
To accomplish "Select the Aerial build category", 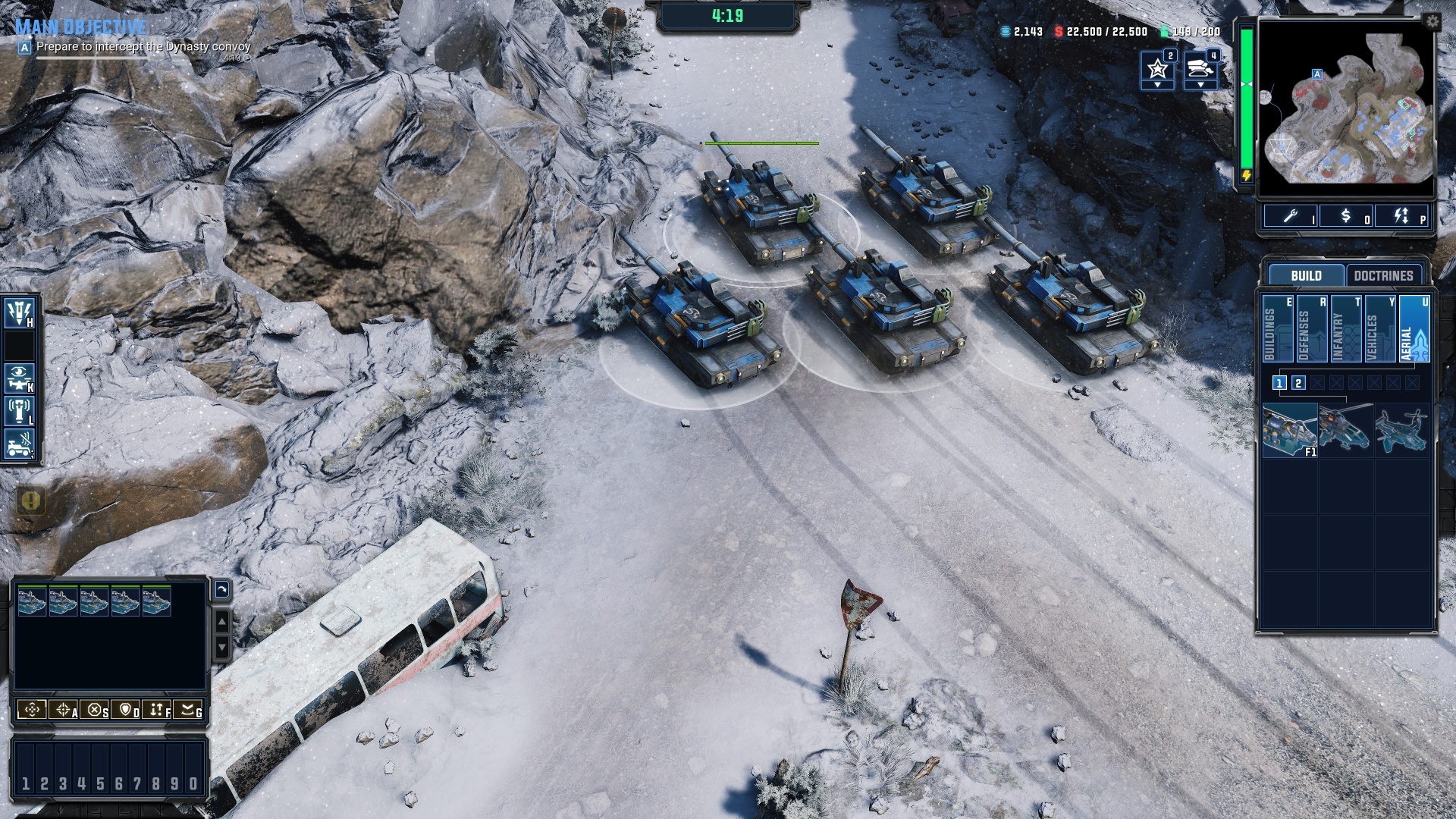I will pyautogui.click(x=1414, y=329).
